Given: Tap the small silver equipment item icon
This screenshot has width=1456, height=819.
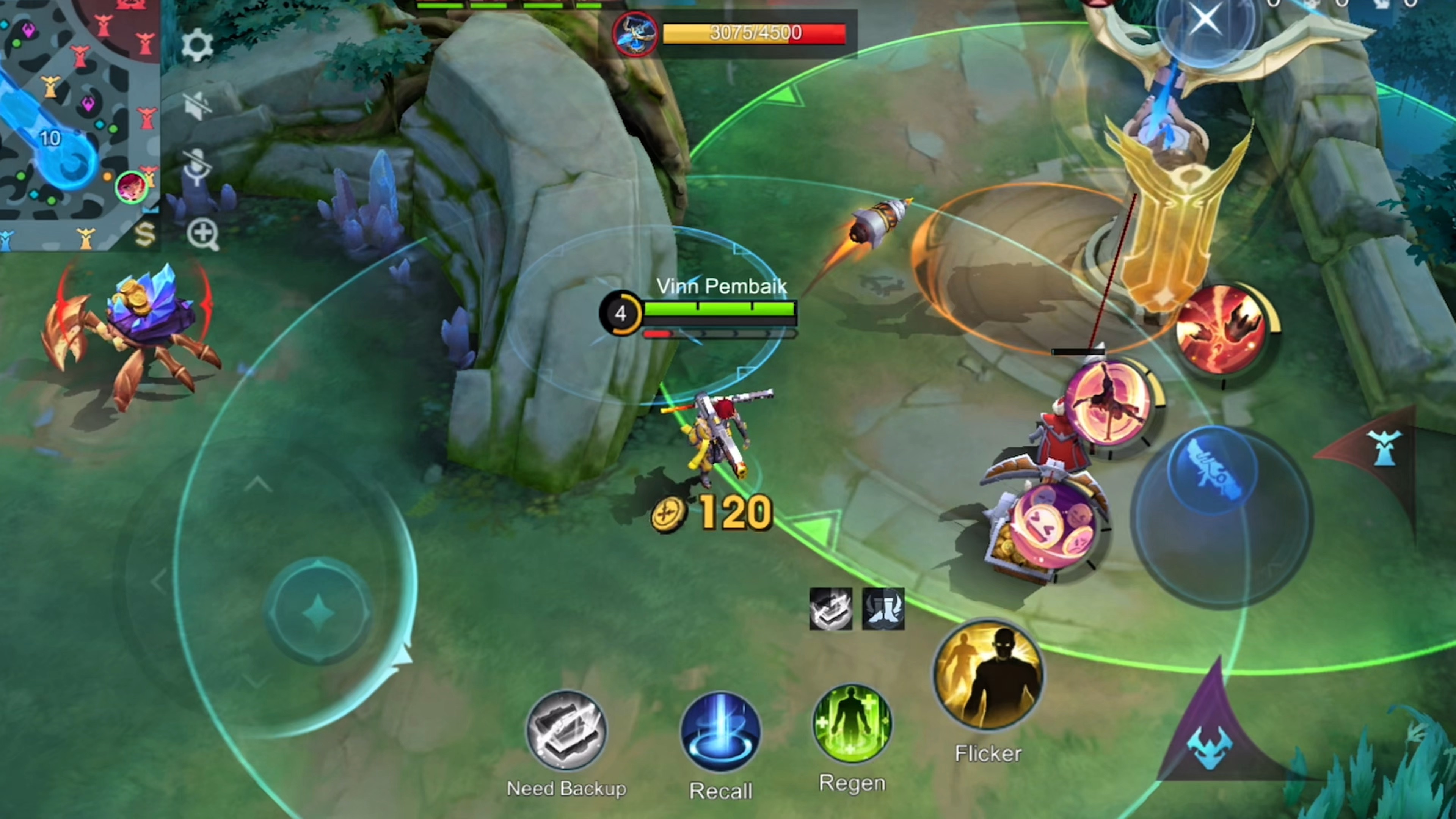Looking at the screenshot, I should (830, 609).
